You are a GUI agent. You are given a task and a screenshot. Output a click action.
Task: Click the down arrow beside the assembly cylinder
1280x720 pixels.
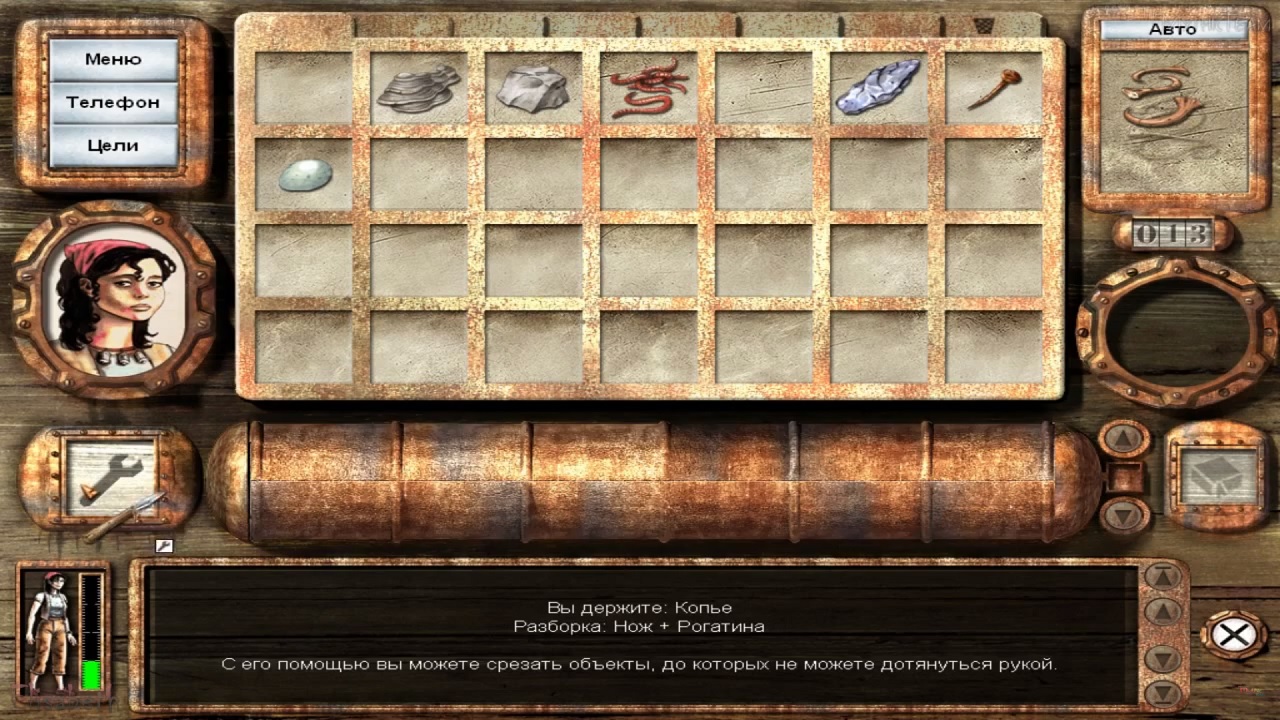pyautogui.click(x=1125, y=515)
